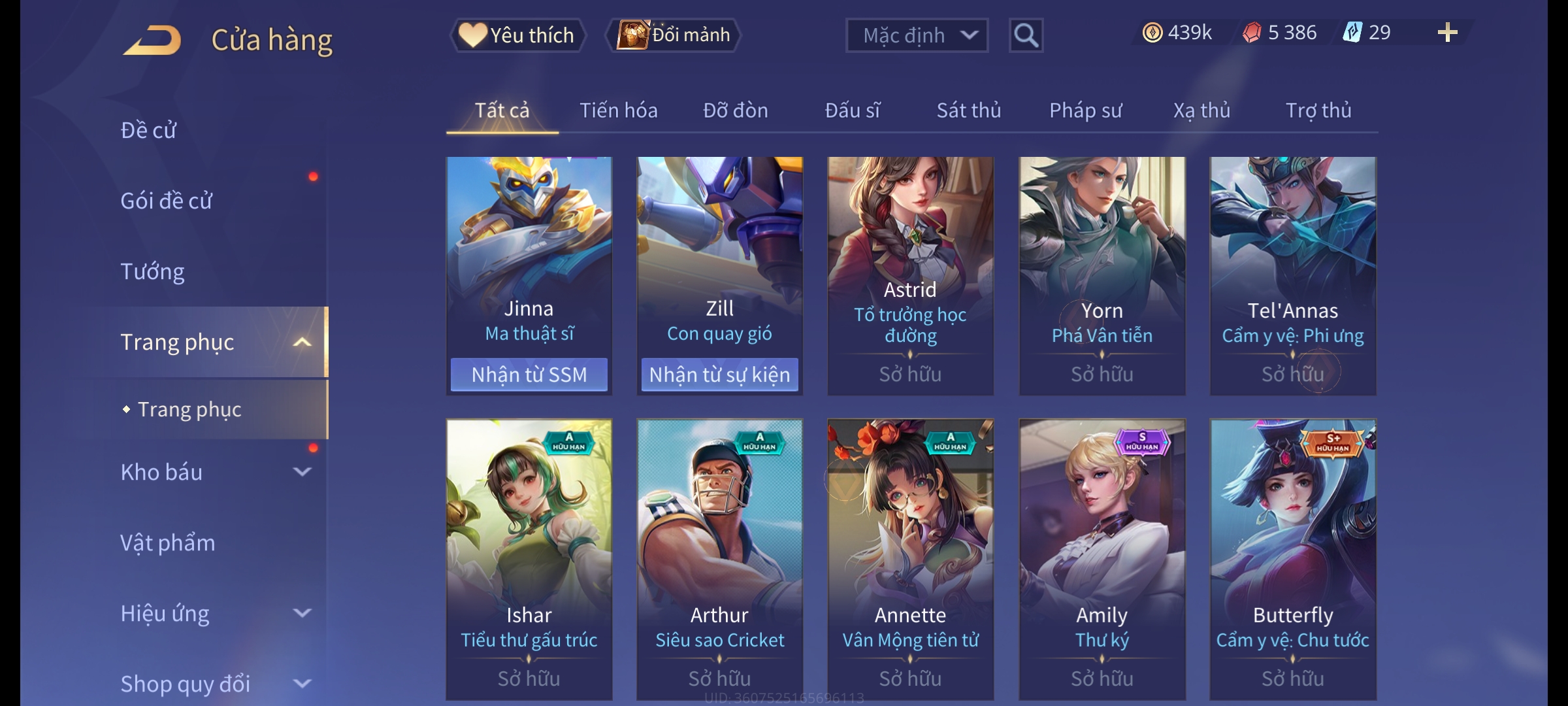This screenshot has width=1568, height=706.
Task: Open the Tướng heroes section
Action: coord(152,271)
